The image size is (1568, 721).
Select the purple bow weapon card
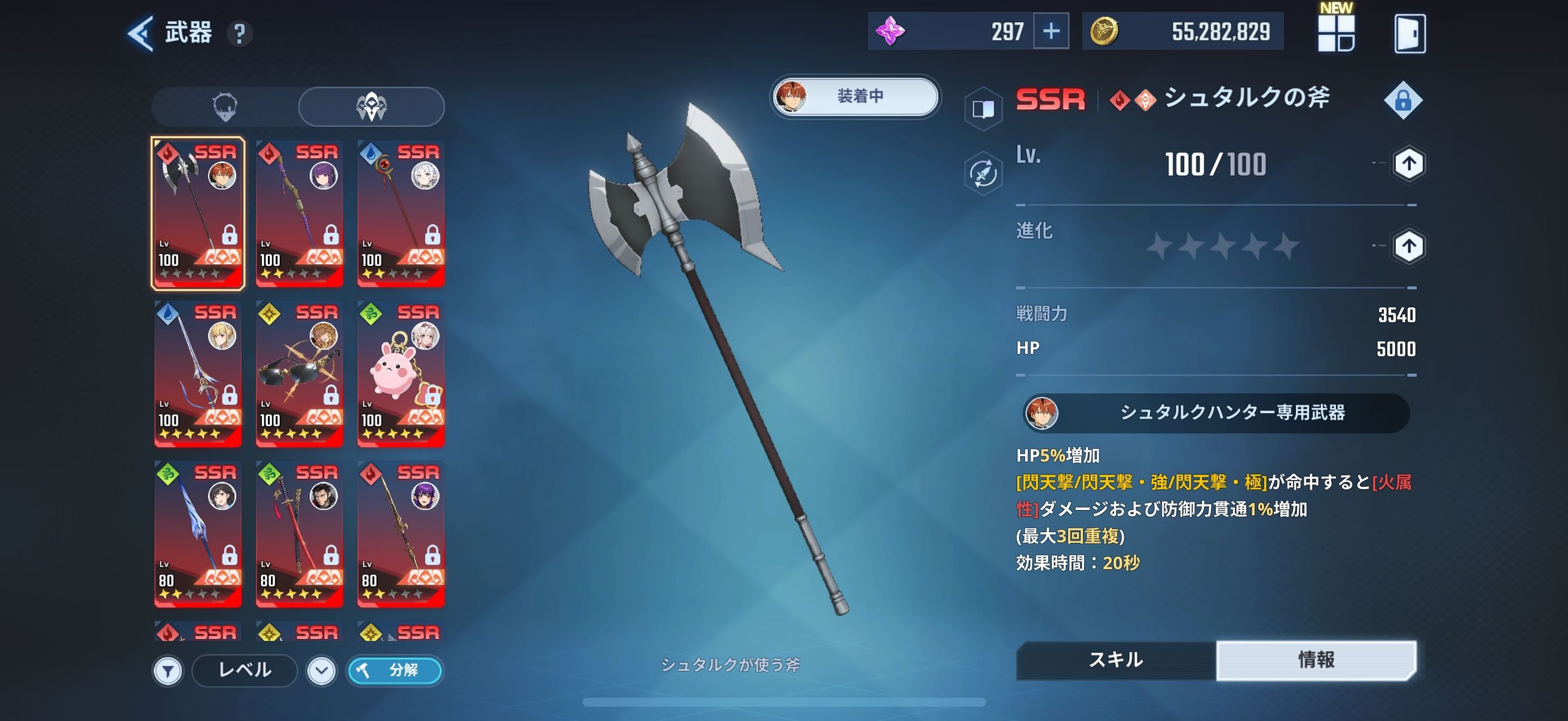point(299,213)
